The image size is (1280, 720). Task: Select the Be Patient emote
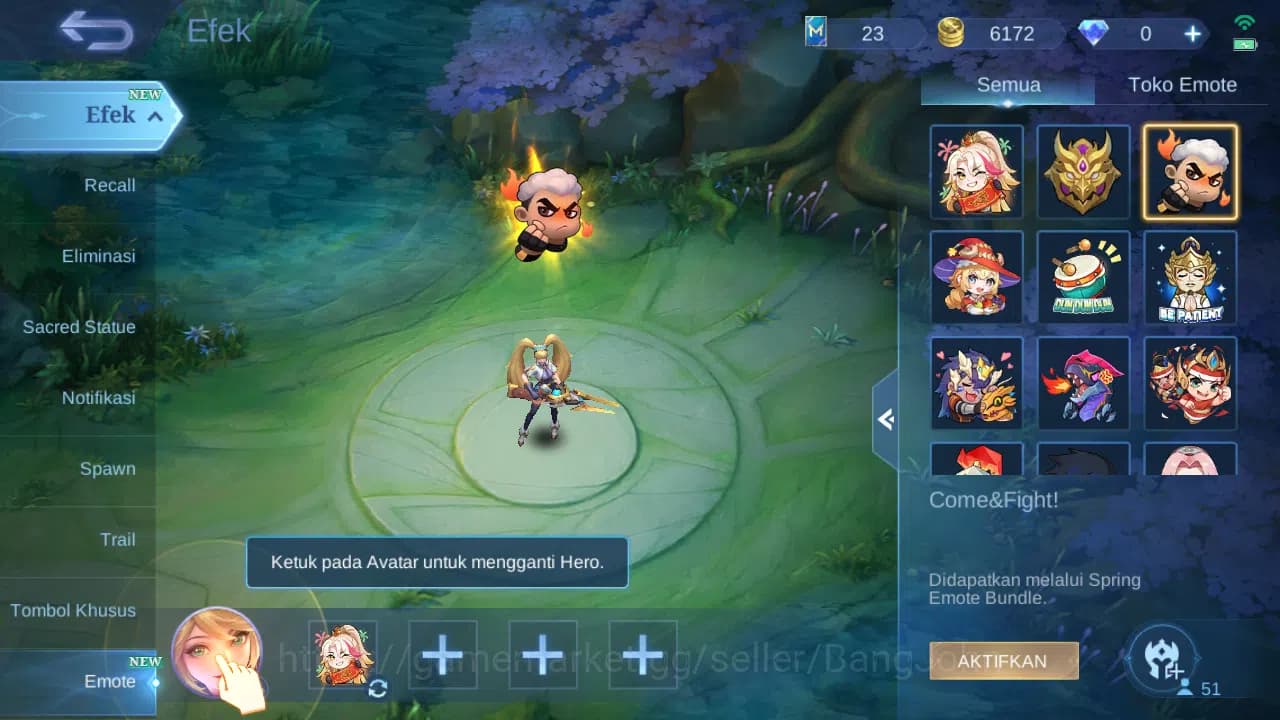click(1190, 277)
